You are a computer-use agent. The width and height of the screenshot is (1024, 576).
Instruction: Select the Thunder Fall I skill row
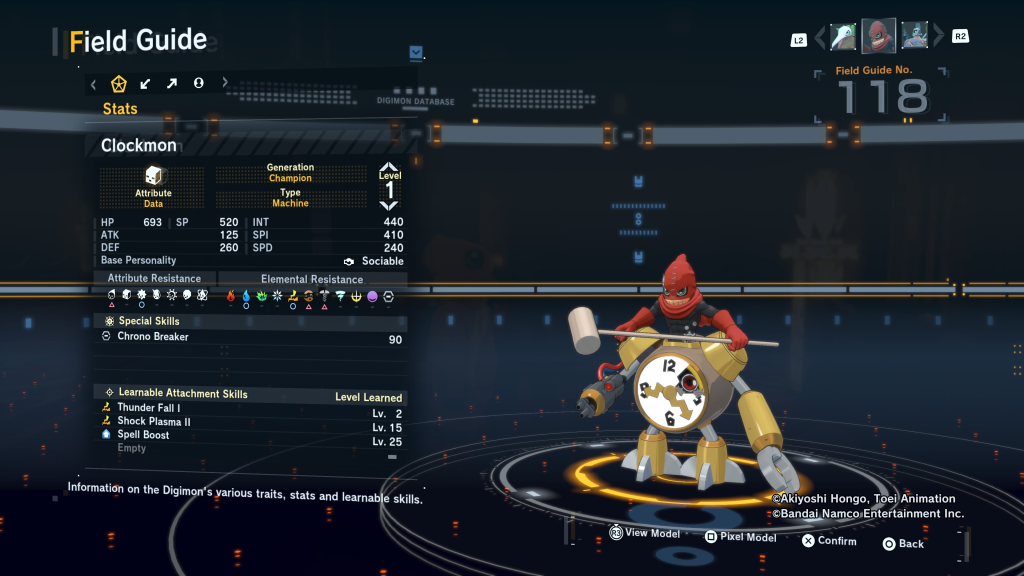[x=148, y=408]
